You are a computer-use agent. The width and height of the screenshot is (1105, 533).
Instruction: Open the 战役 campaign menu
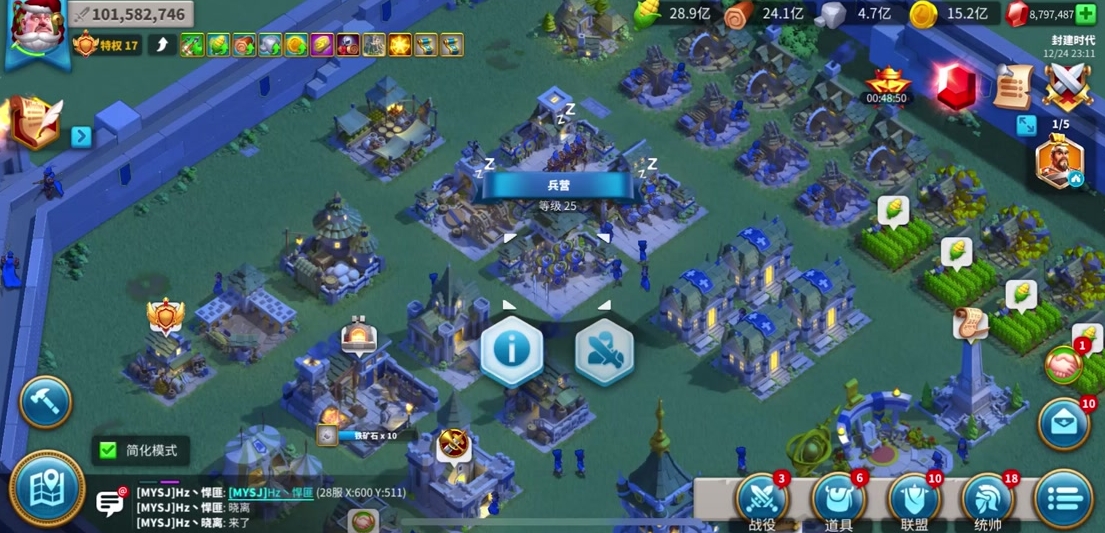pyautogui.click(x=761, y=500)
